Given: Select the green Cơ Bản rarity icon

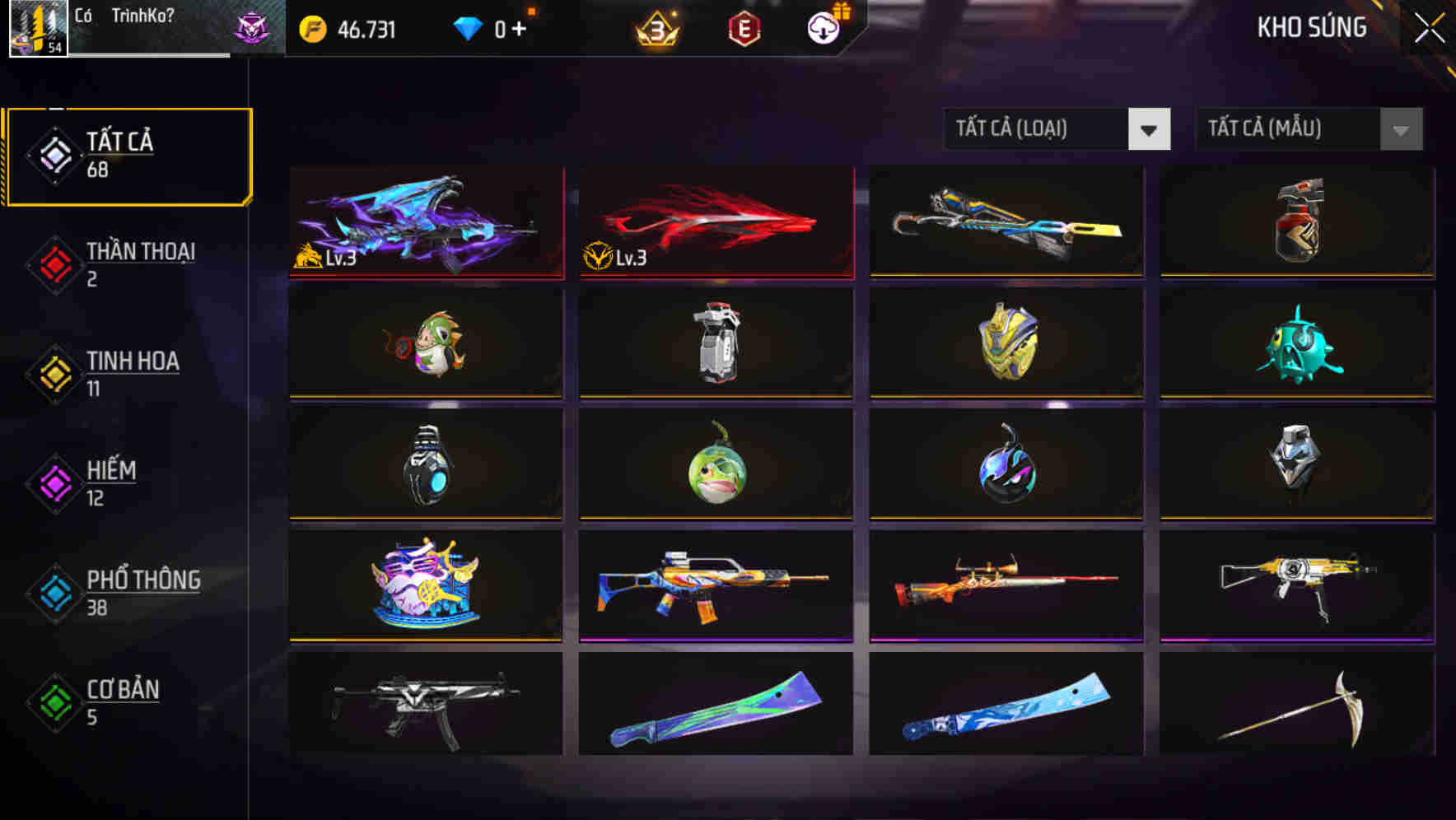Looking at the screenshot, I should [54, 701].
